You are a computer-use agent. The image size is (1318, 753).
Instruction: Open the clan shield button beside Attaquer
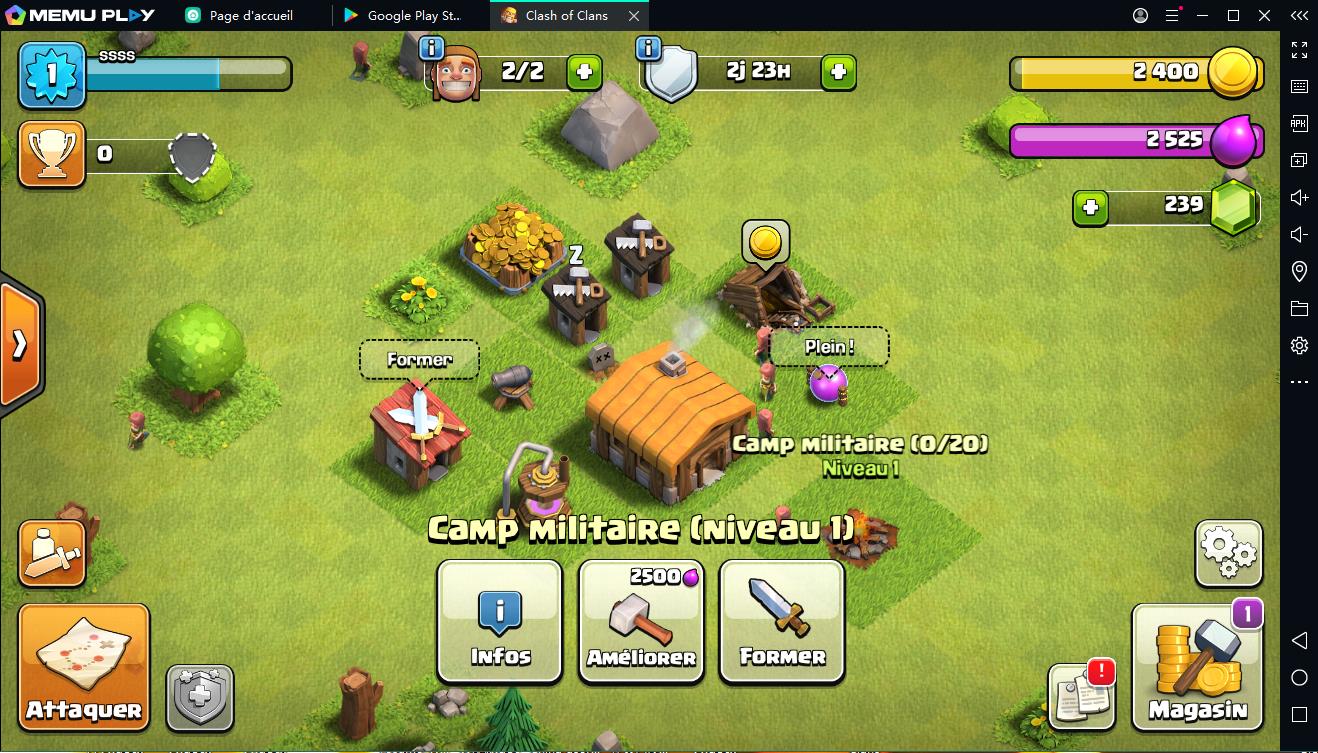point(200,697)
